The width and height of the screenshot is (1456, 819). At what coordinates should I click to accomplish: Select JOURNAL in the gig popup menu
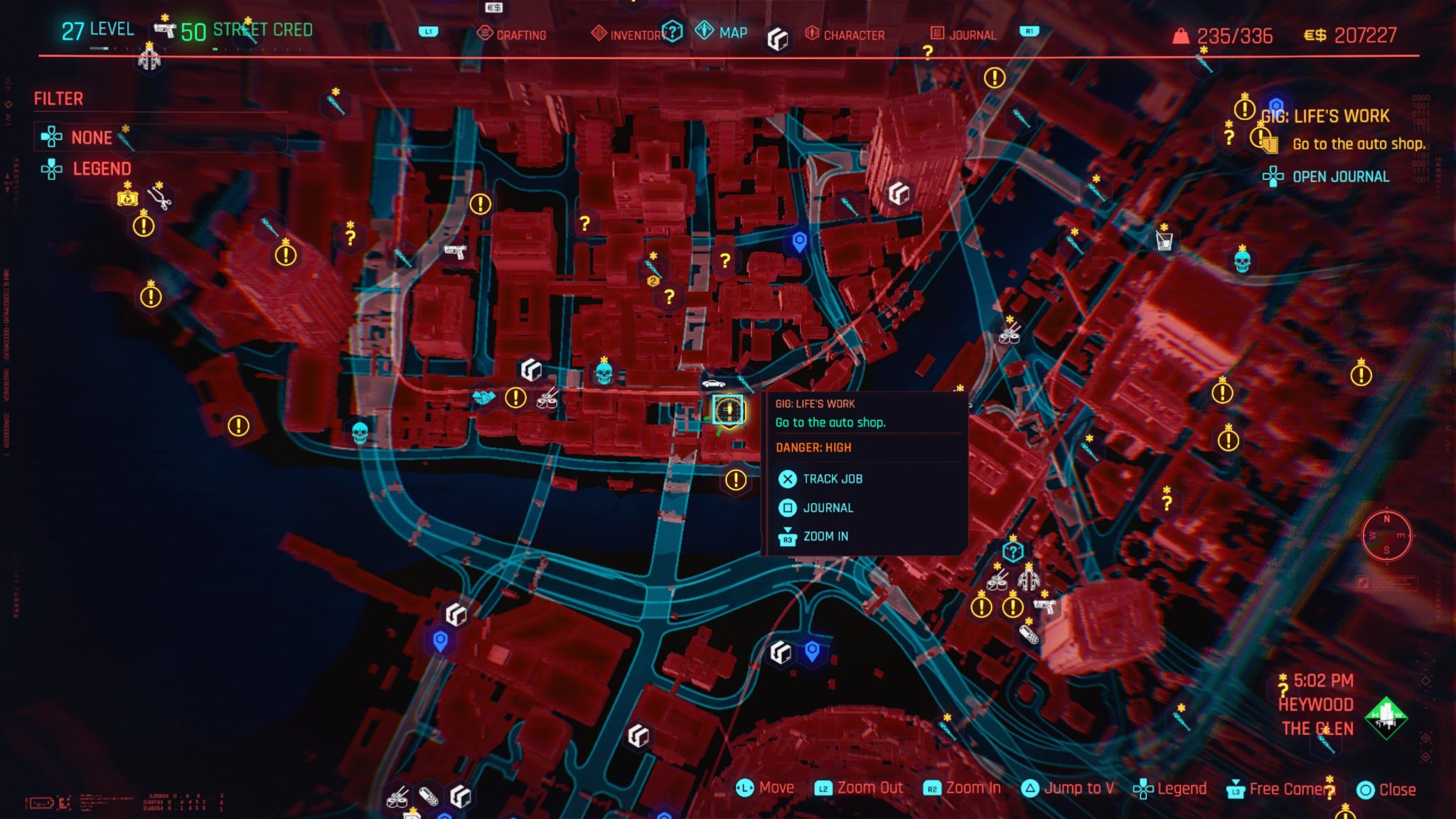(x=828, y=508)
